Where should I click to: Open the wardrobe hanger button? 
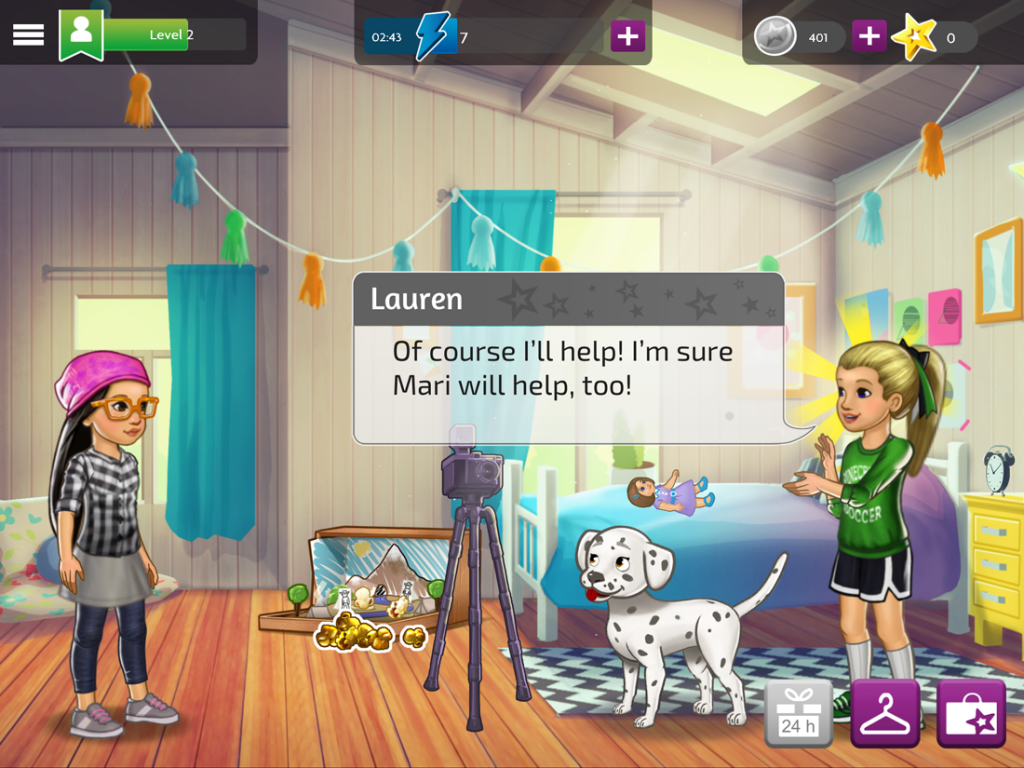pyautogui.click(x=885, y=714)
